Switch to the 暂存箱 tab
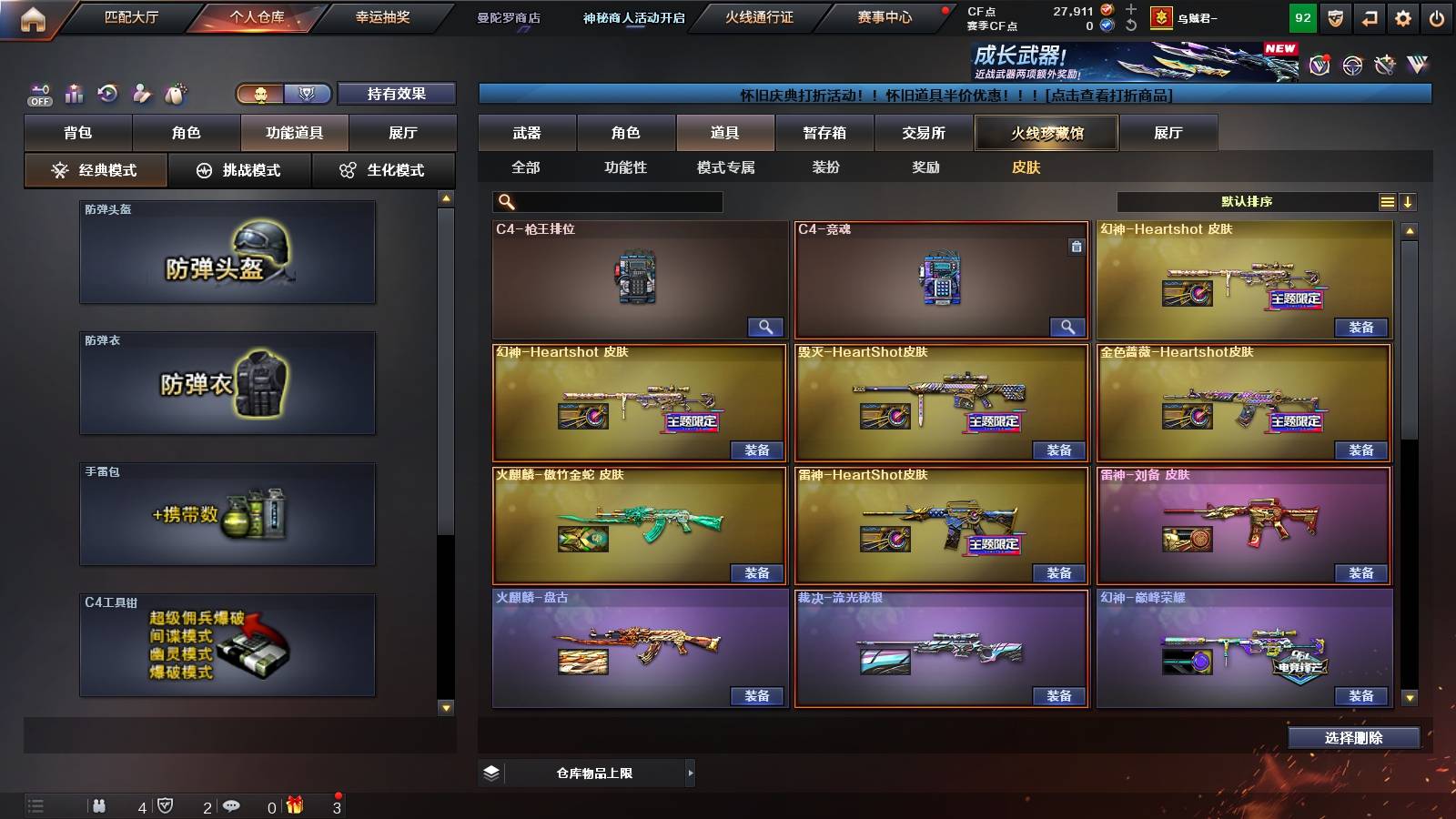The height and width of the screenshot is (819, 1456). (825, 133)
